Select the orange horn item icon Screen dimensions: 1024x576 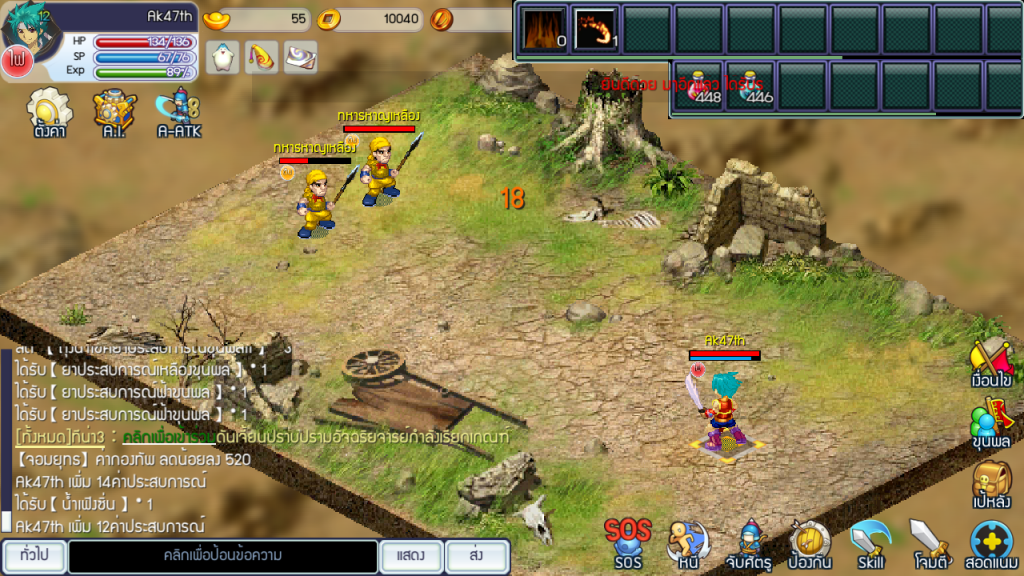tap(262, 57)
